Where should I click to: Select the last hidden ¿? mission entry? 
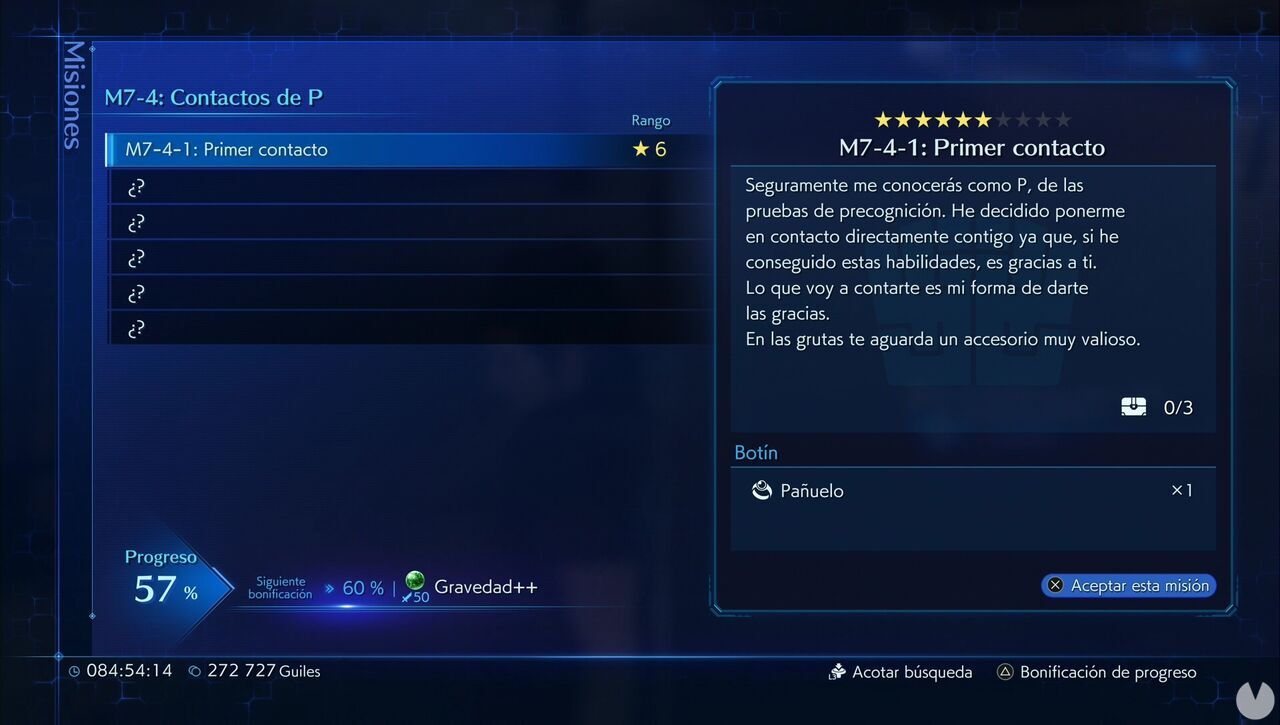coord(300,328)
